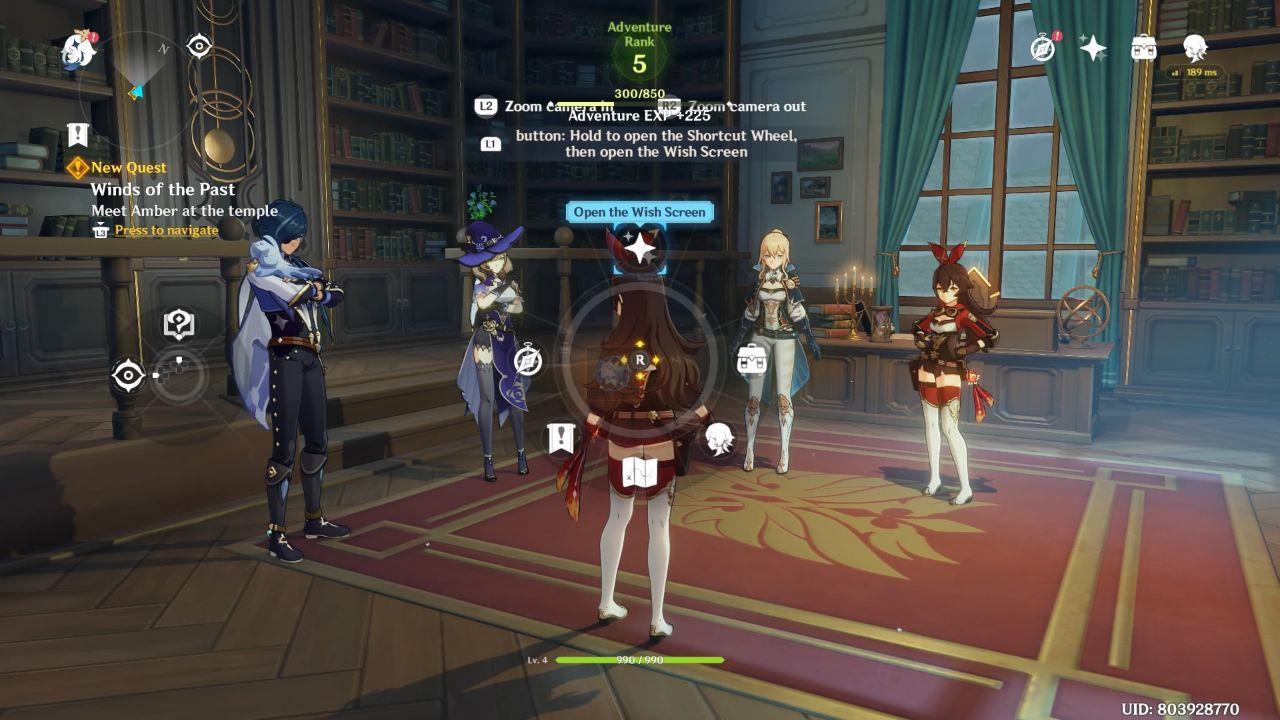Choose the character silhouette in the shortcut wheel
1280x720 pixels.
pyautogui.click(x=718, y=438)
